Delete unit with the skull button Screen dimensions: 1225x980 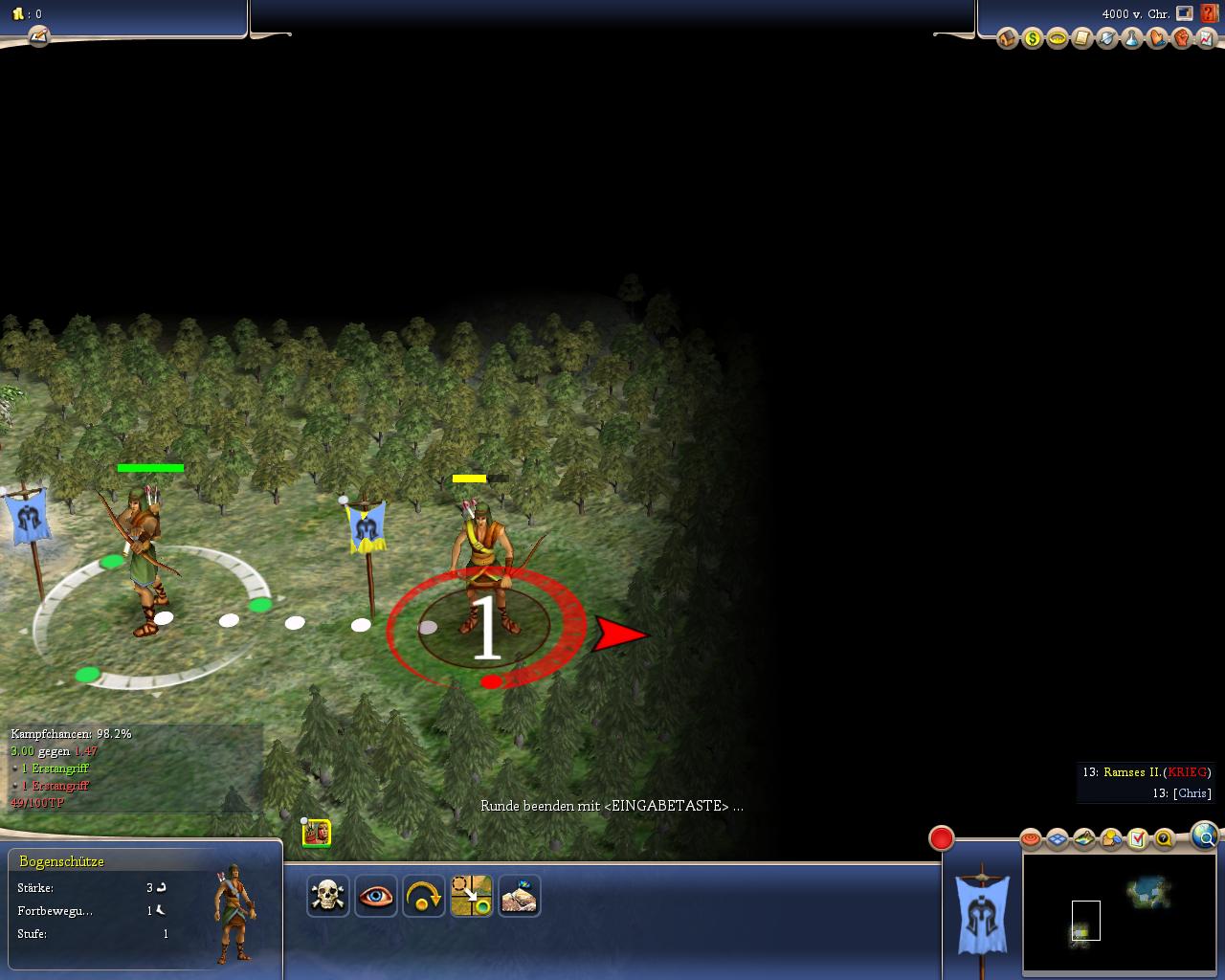pyautogui.click(x=328, y=897)
